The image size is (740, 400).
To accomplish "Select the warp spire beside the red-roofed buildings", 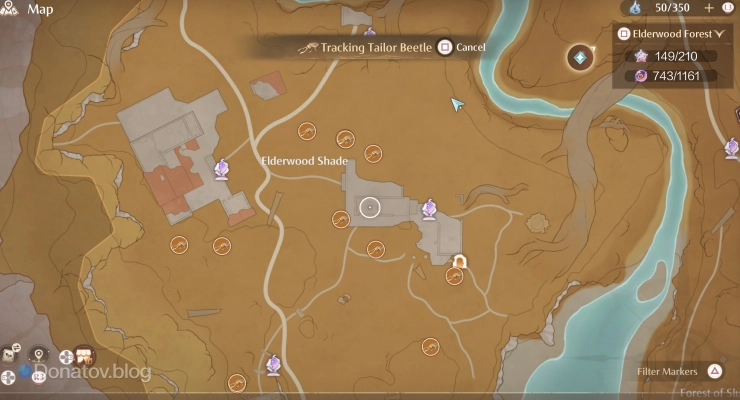I will [x=221, y=170].
